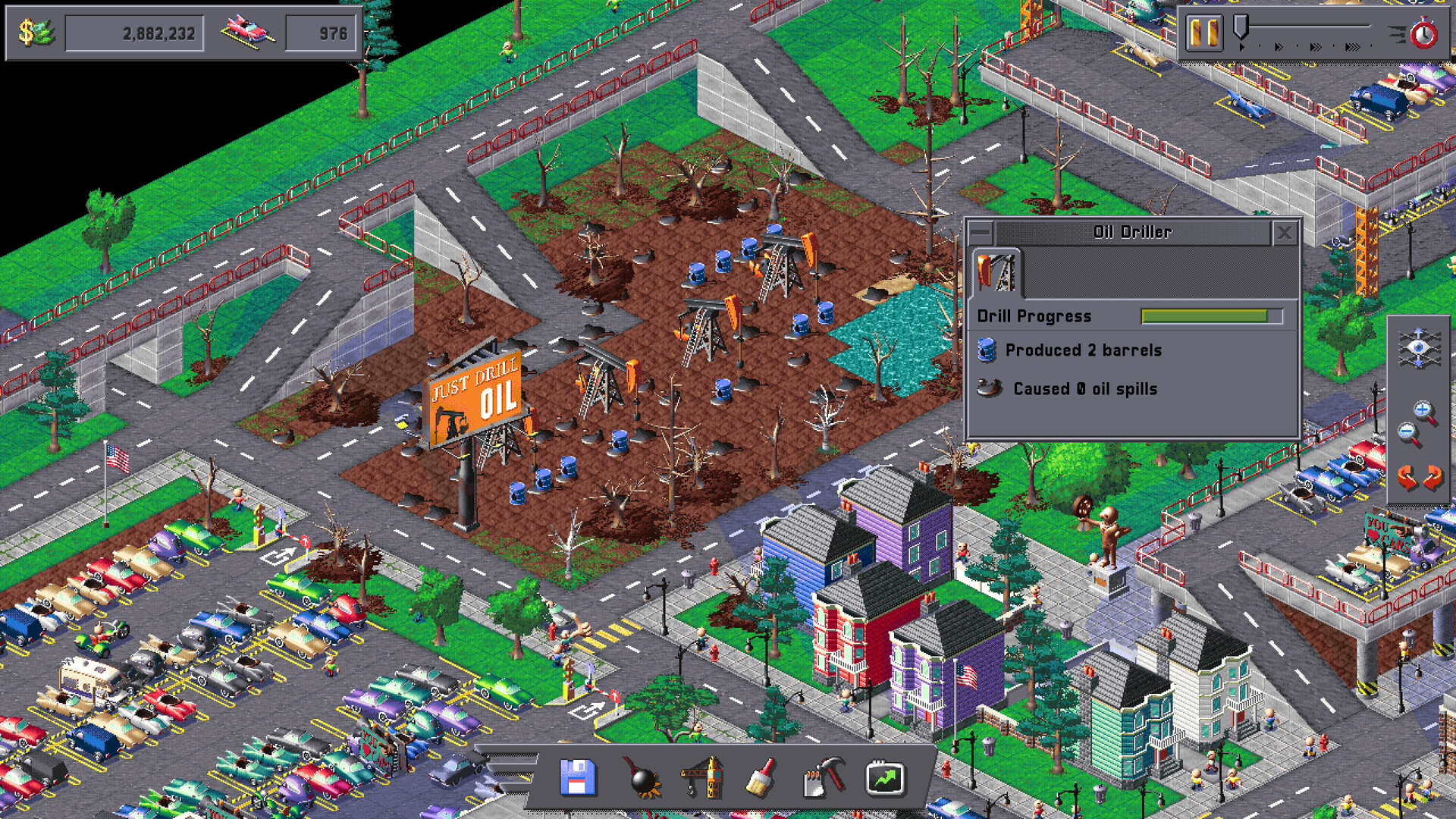Rotate the map left with red arrow
Viewport: 1456px width, 819px height.
(1407, 475)
